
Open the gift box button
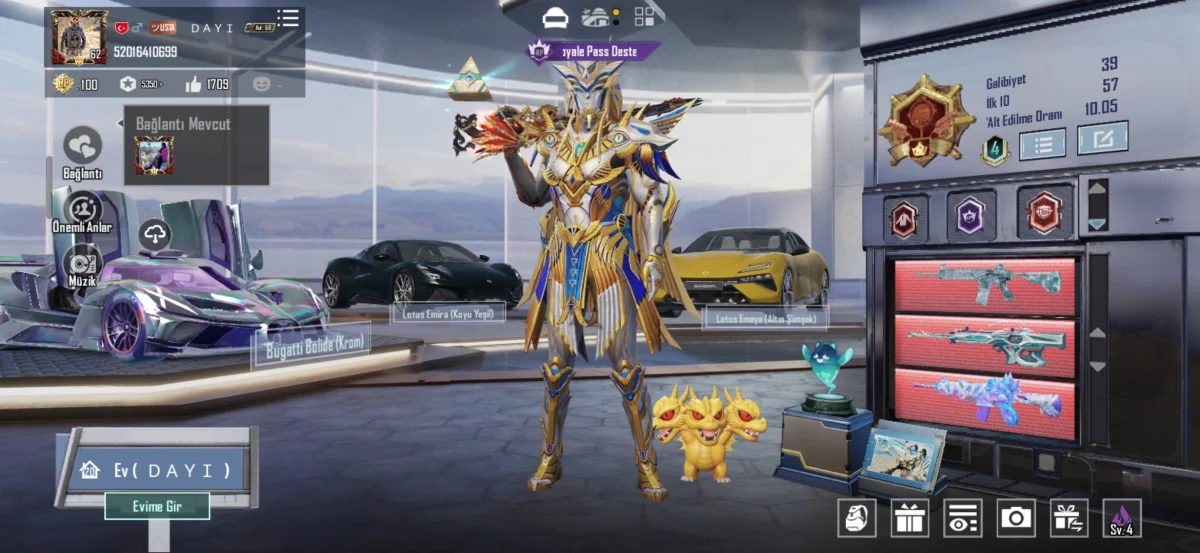[909, 518]
